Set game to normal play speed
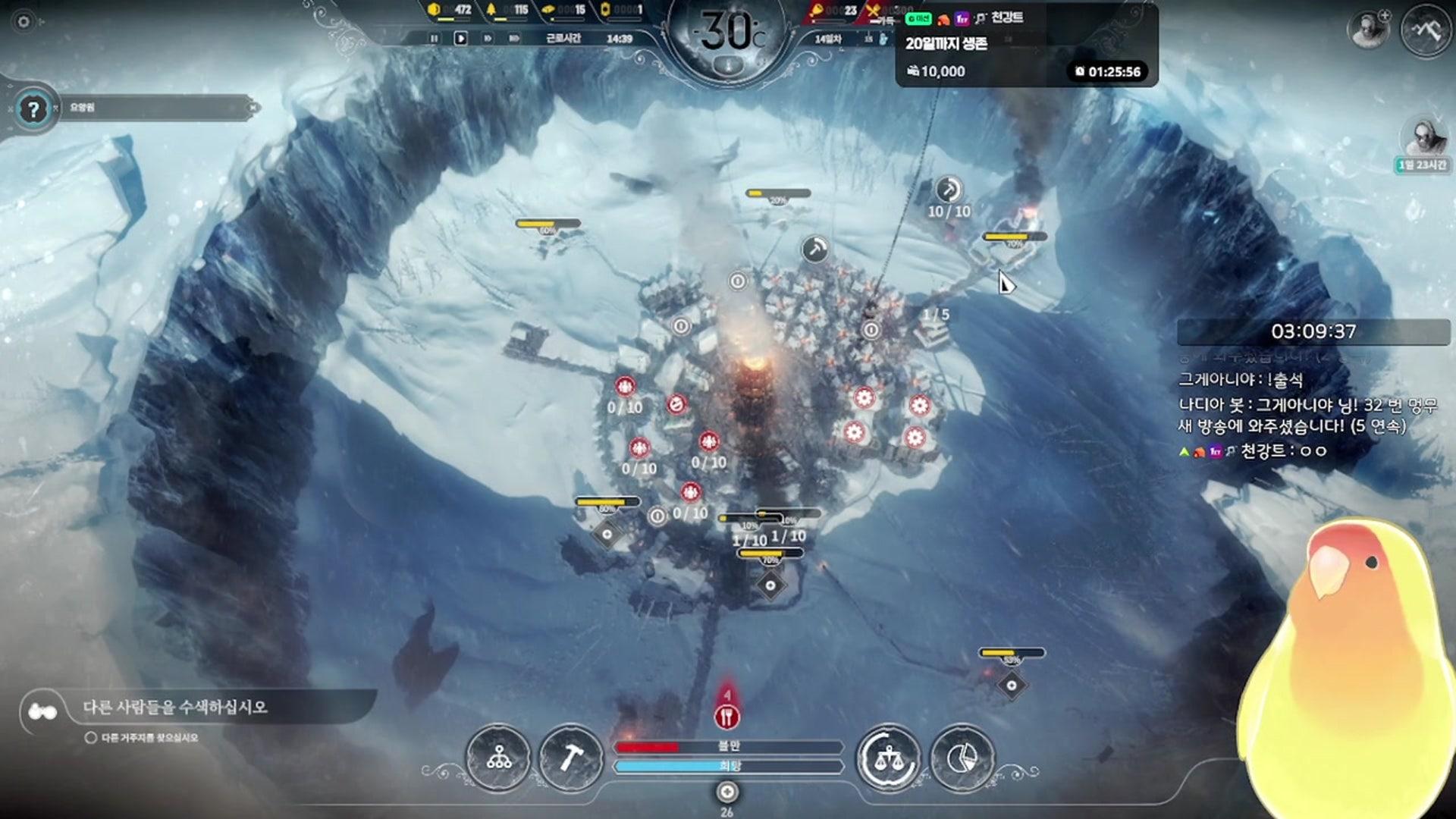Image resolution: width=1456 pixels, height=819 pixels. (460, 38)
